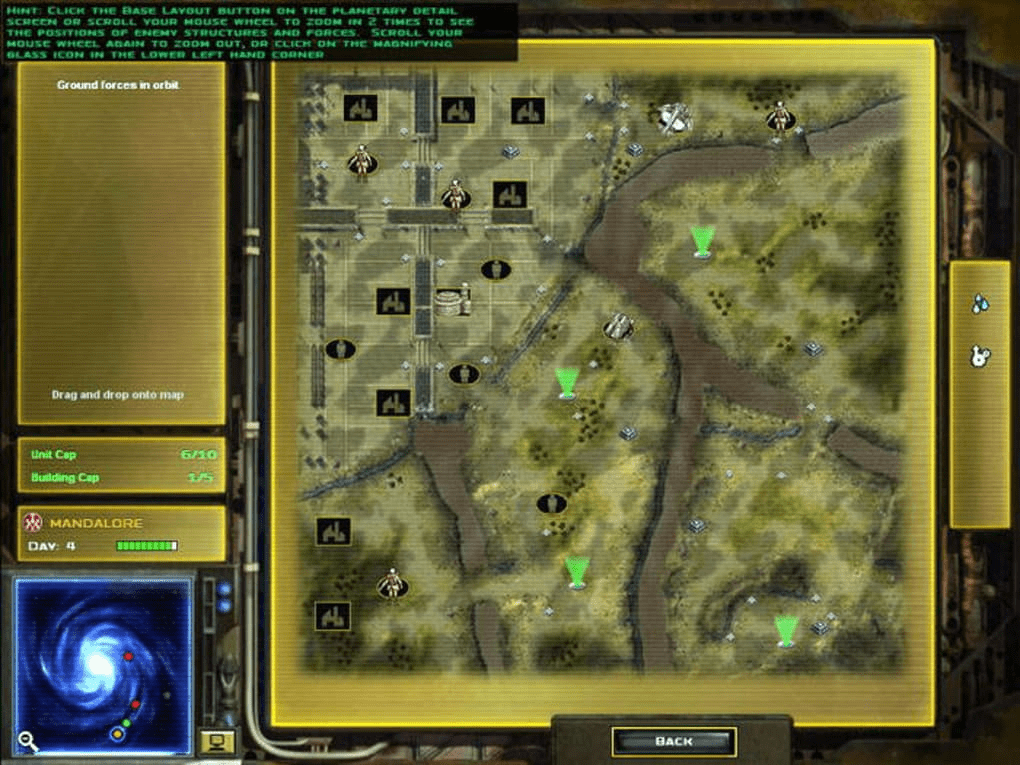Click the white creature icon below raindrops

point(980,354)
